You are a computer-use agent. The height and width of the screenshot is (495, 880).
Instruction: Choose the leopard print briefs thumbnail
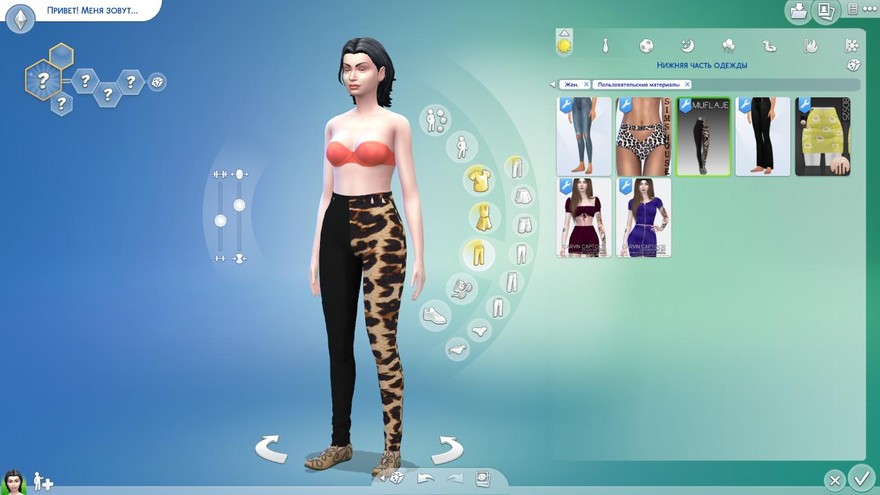[x=643, y=137]
